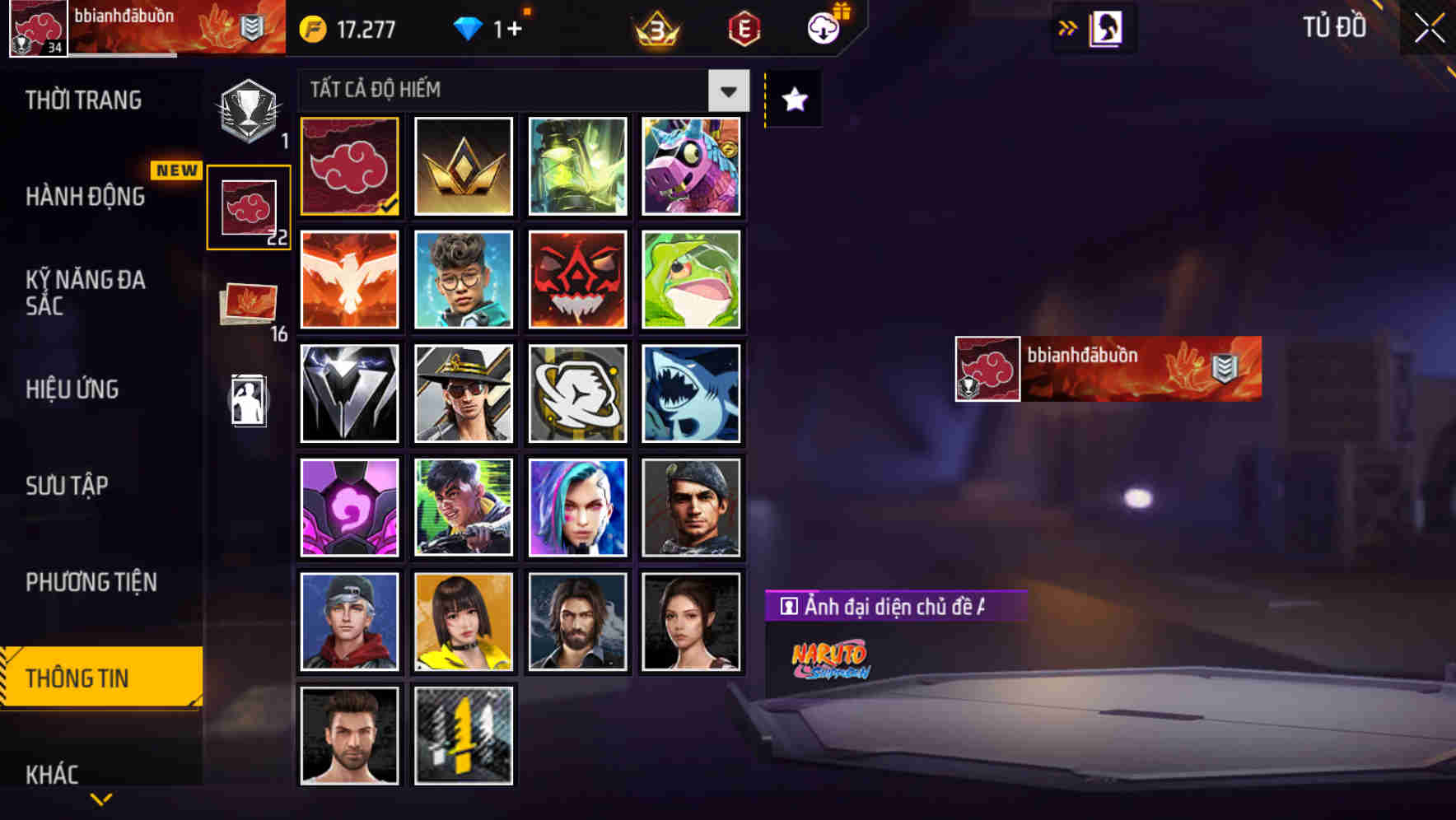
Task: Select the Akatsuki cloud avatar
Action: tap(348, 165)
